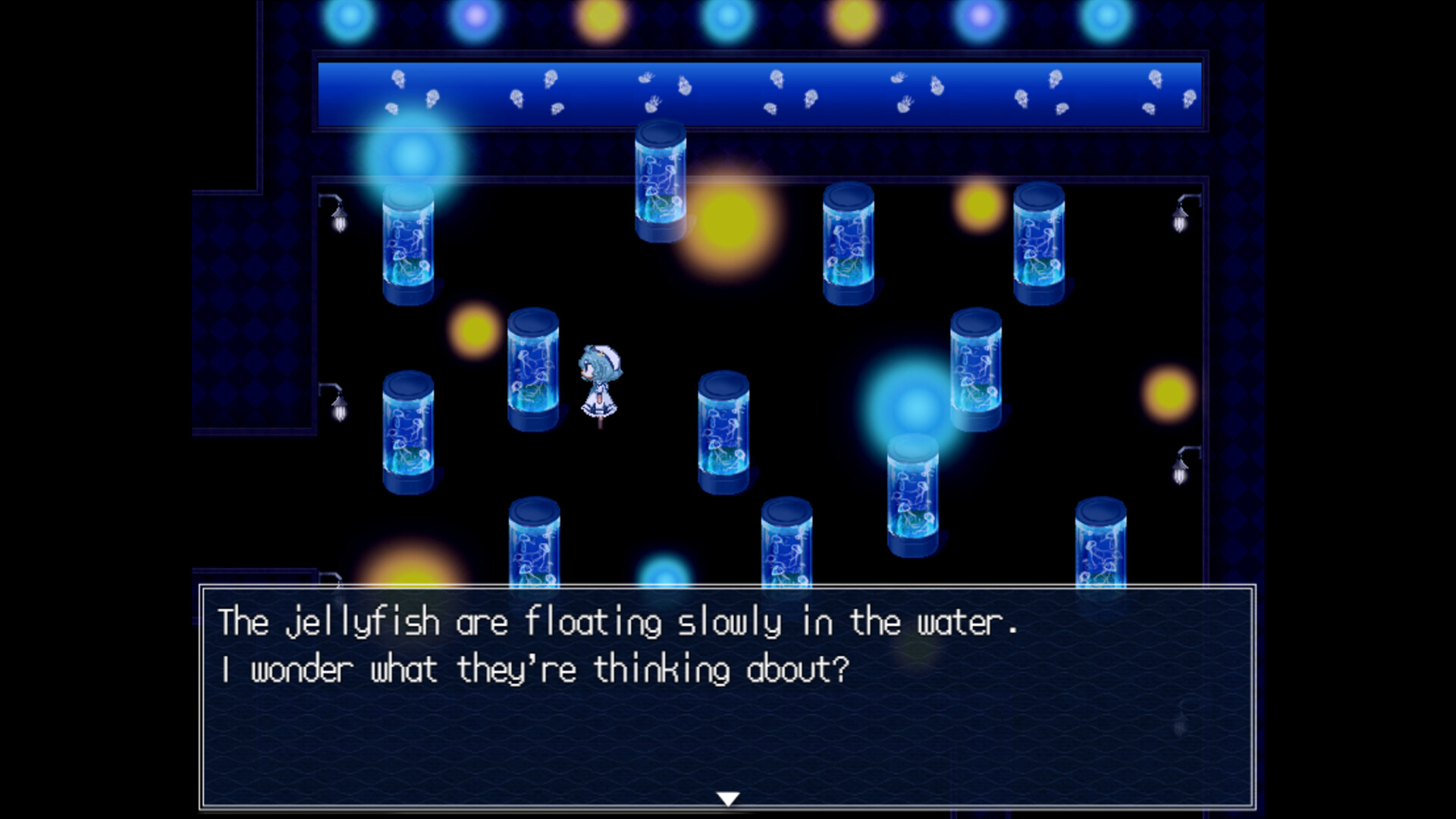The image size is (1456, 819).
Task: Select the dialogue text about floating jellyfish
Action: (x=618, y=623)
